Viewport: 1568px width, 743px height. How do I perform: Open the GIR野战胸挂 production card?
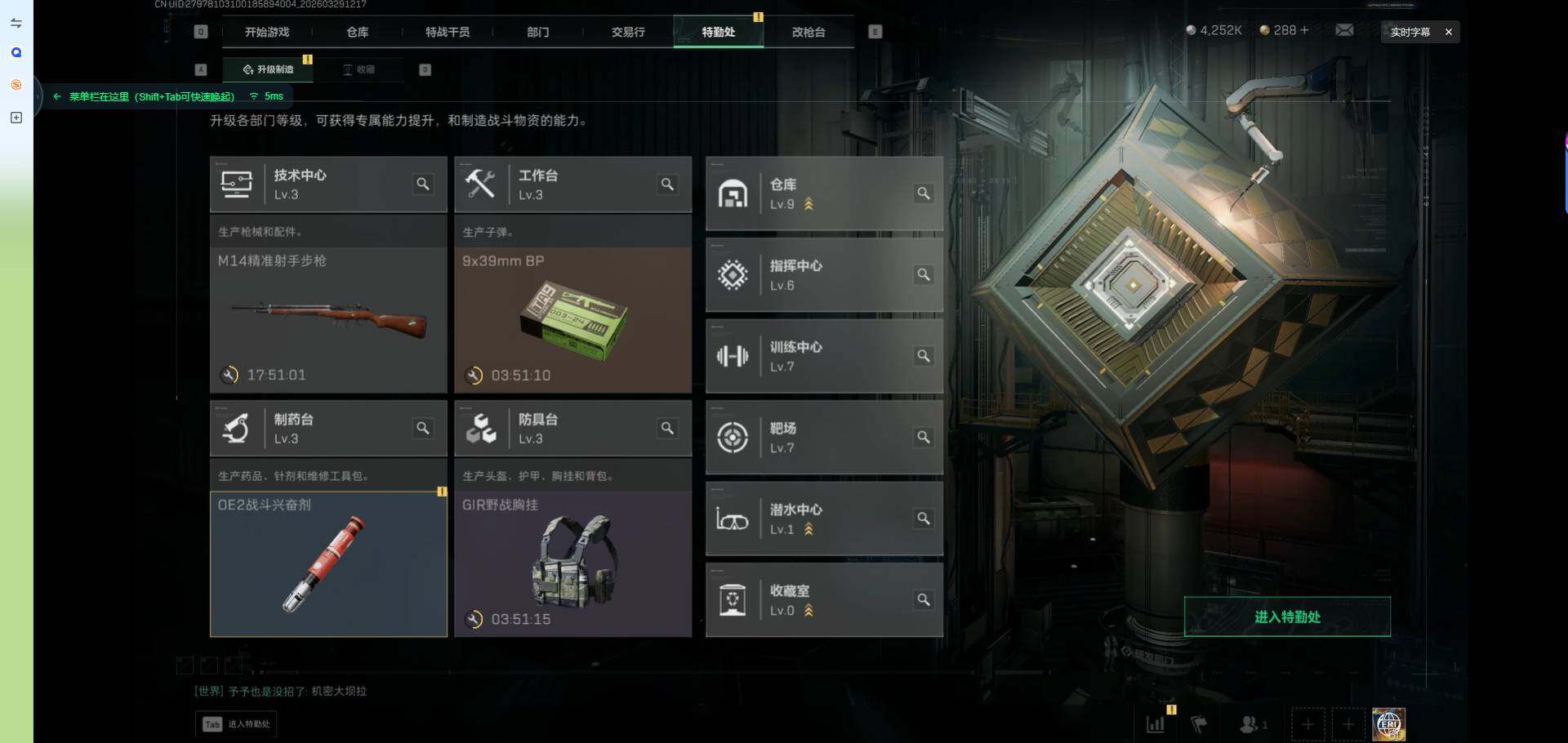(572, 563)
